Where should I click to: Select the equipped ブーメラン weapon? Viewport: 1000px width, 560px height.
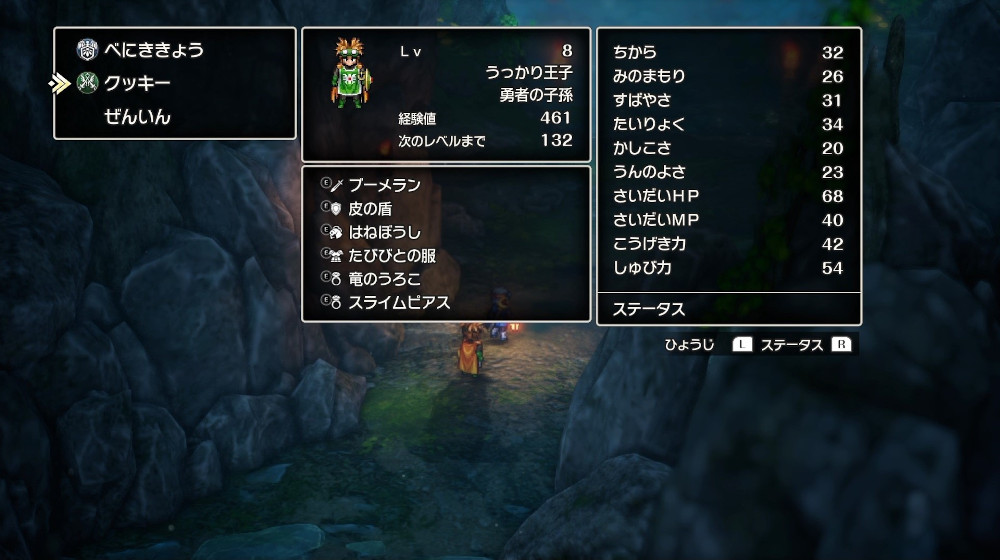pyautogui.click(x=384, y=185)
